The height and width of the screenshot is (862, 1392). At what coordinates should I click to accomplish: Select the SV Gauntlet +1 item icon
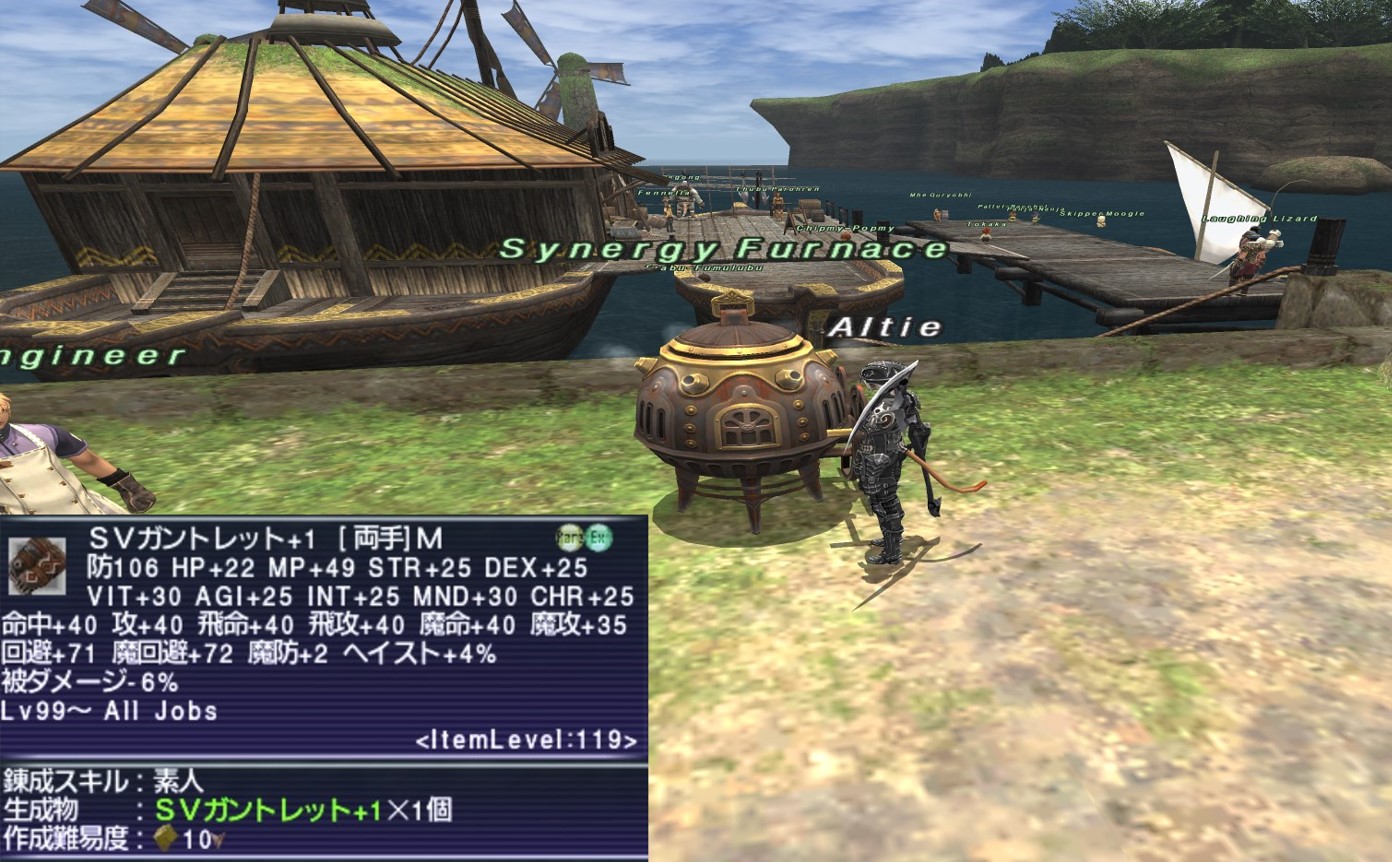[x=37, y=565]
